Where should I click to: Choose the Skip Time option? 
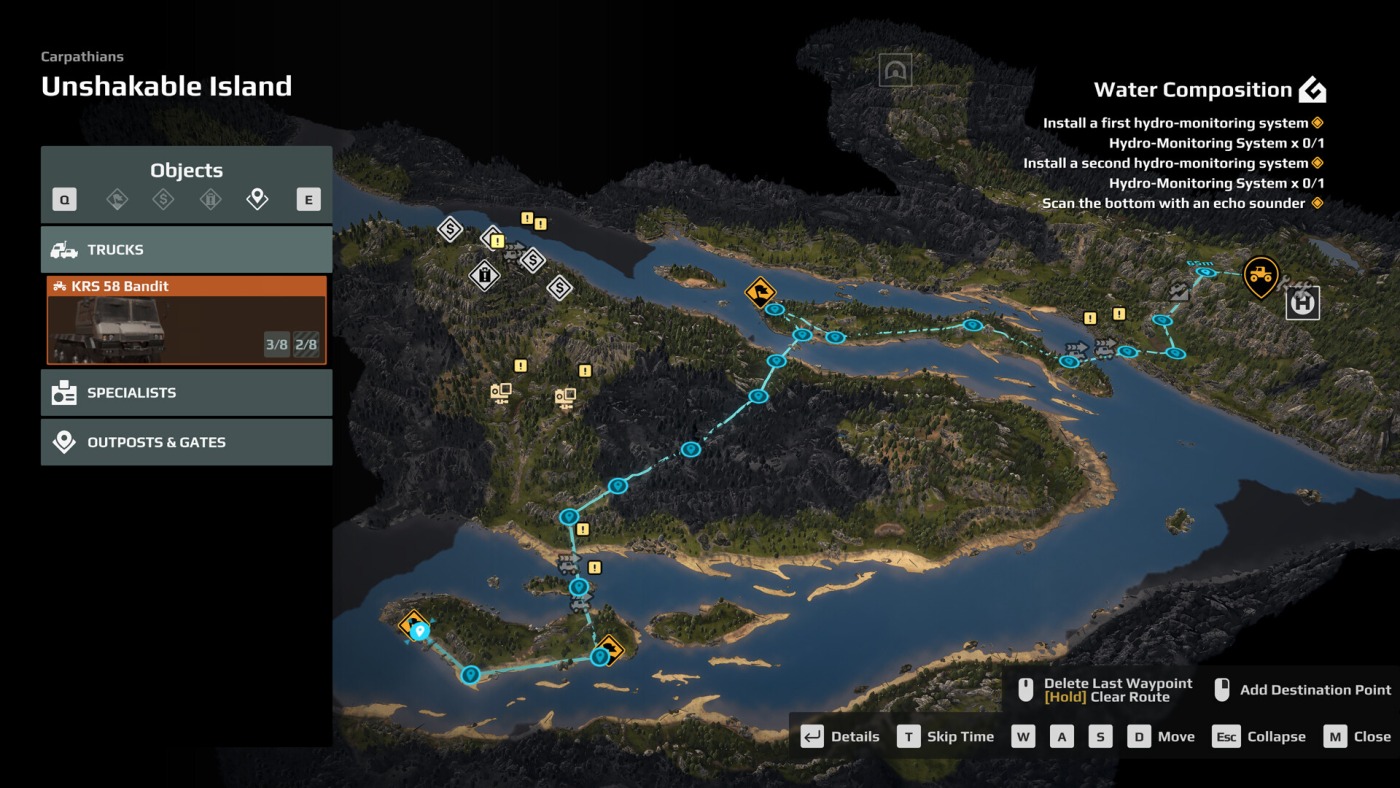click(946, 737)
